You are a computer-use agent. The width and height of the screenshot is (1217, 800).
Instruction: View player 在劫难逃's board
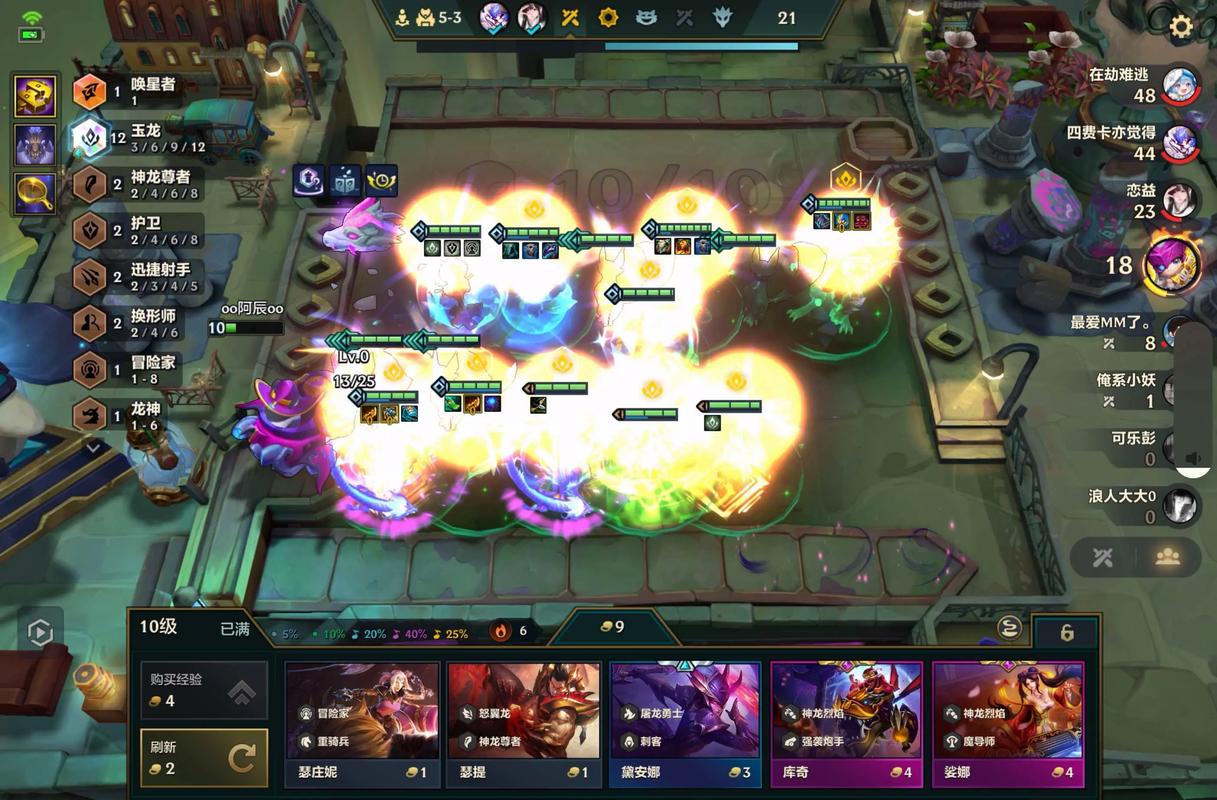pyautogui.click(x=1180, y=85)
